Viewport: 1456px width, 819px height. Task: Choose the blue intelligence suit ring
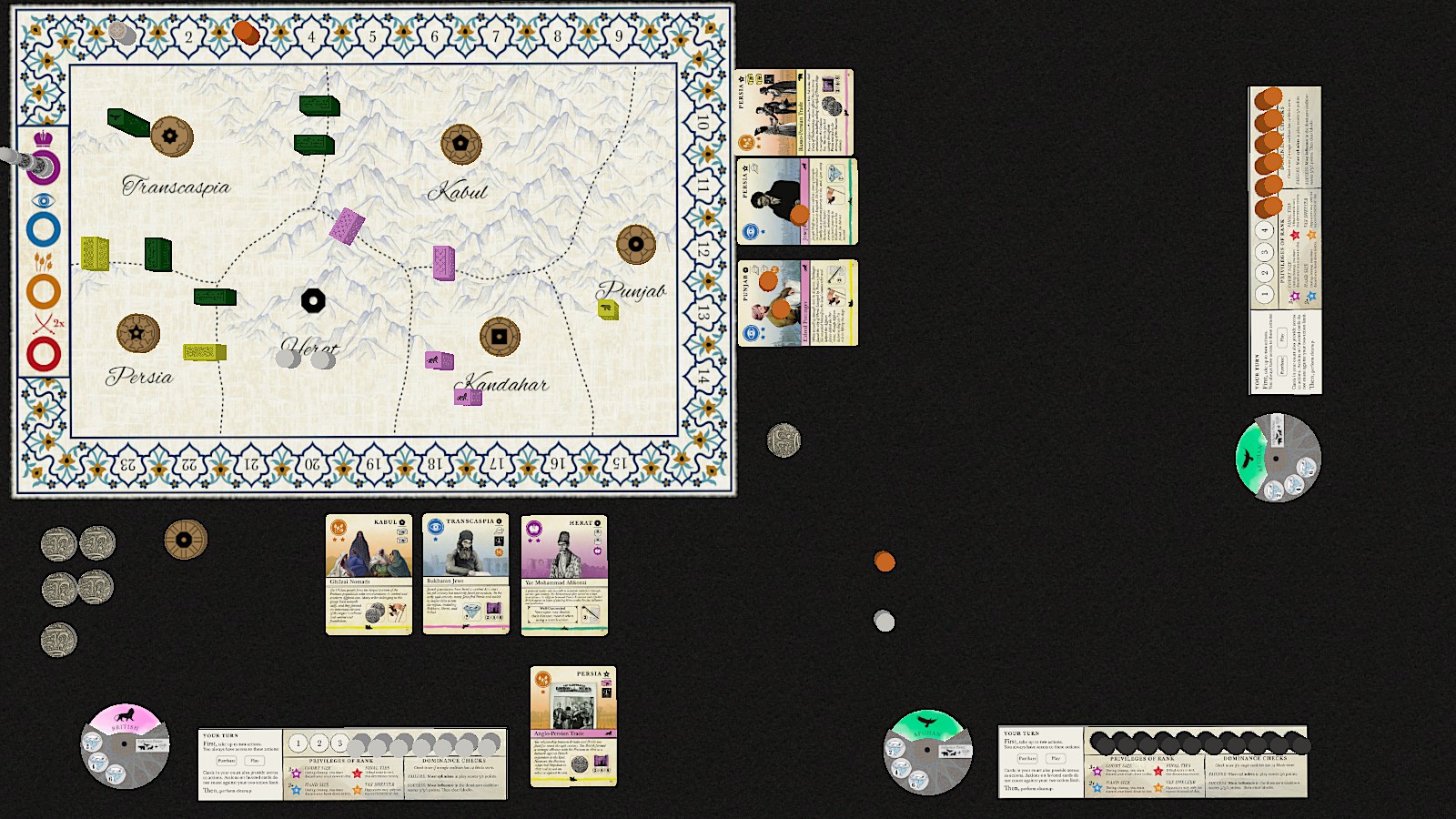point(44,230)
